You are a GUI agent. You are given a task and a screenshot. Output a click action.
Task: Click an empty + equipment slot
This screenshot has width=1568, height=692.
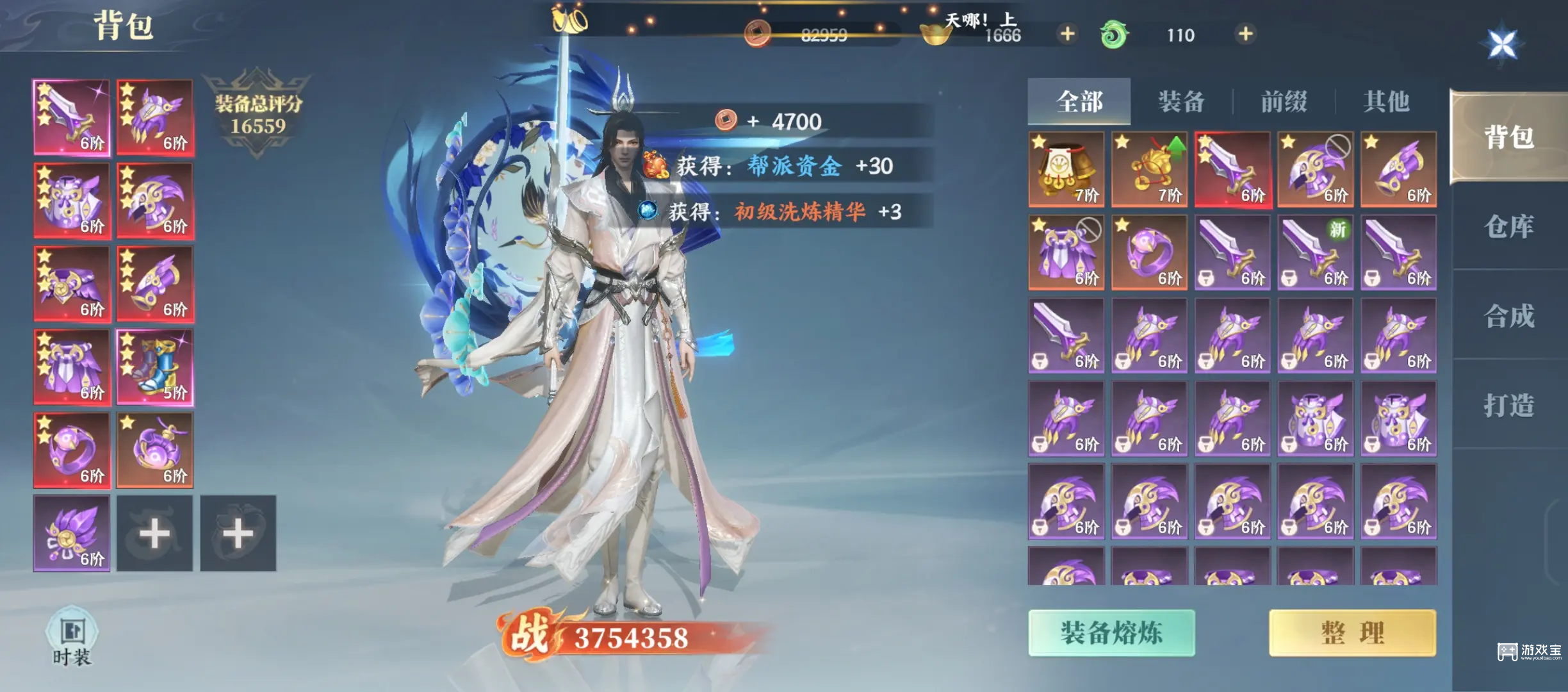tap(155, 532)
